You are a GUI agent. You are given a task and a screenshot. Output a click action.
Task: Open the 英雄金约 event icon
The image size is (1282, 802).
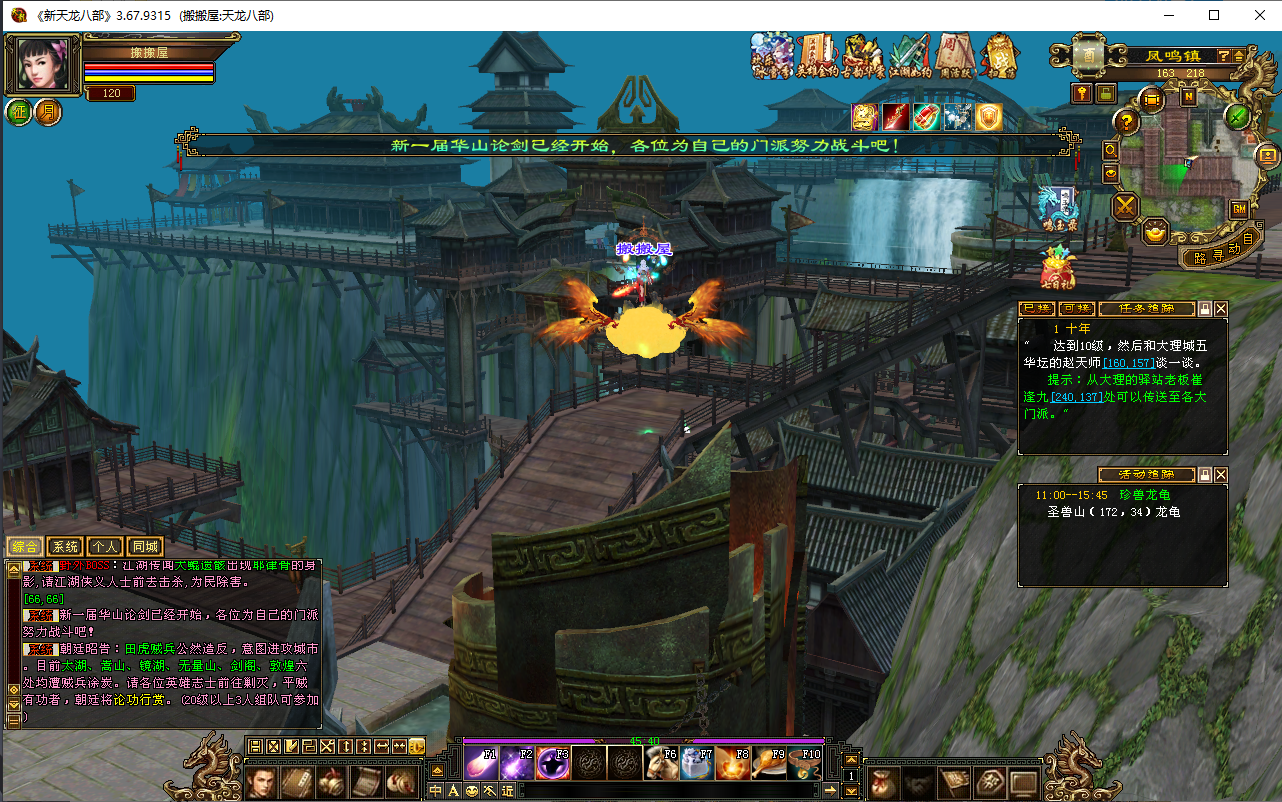tap(817, 56)
